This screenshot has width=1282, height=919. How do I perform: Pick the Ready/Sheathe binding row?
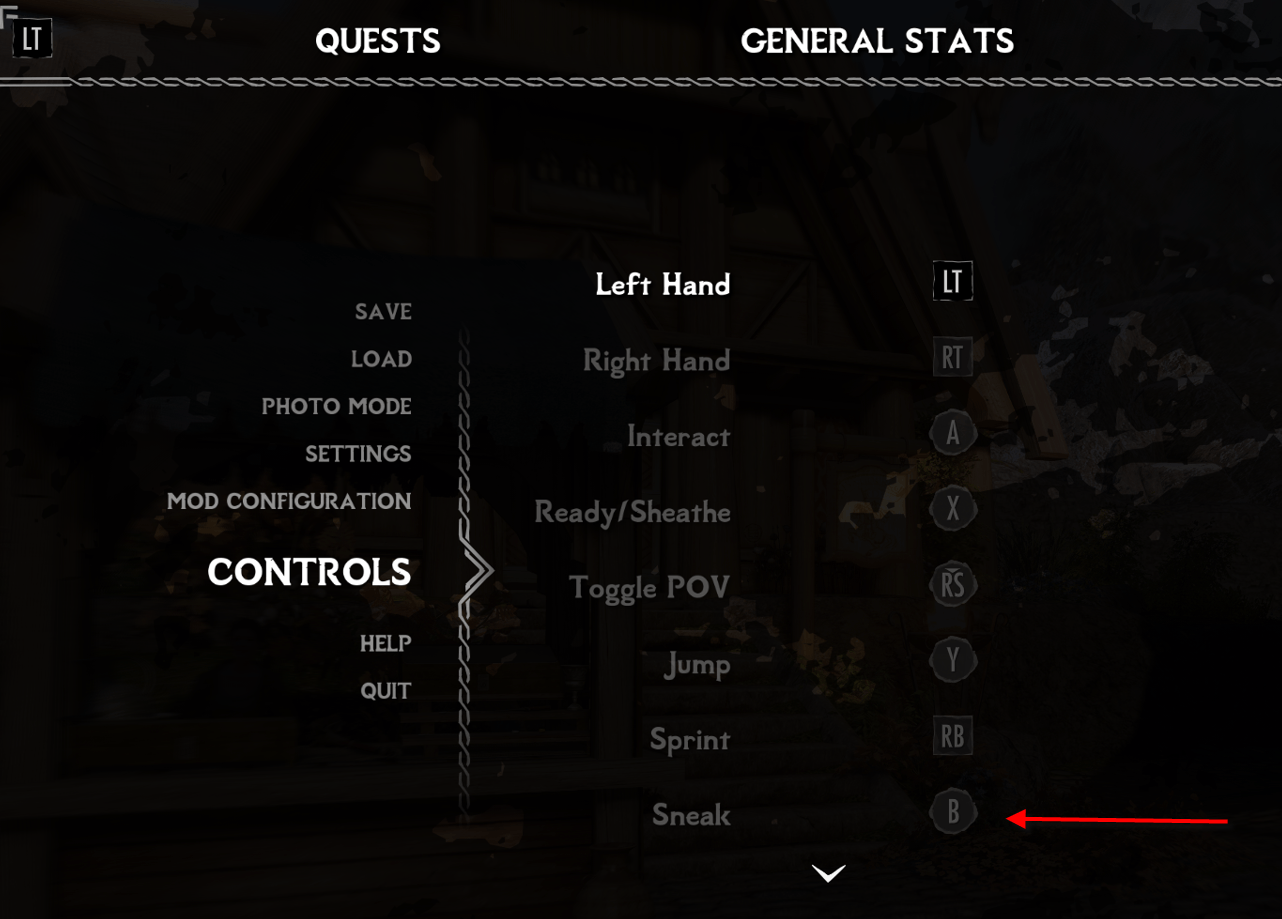point(632,513)
